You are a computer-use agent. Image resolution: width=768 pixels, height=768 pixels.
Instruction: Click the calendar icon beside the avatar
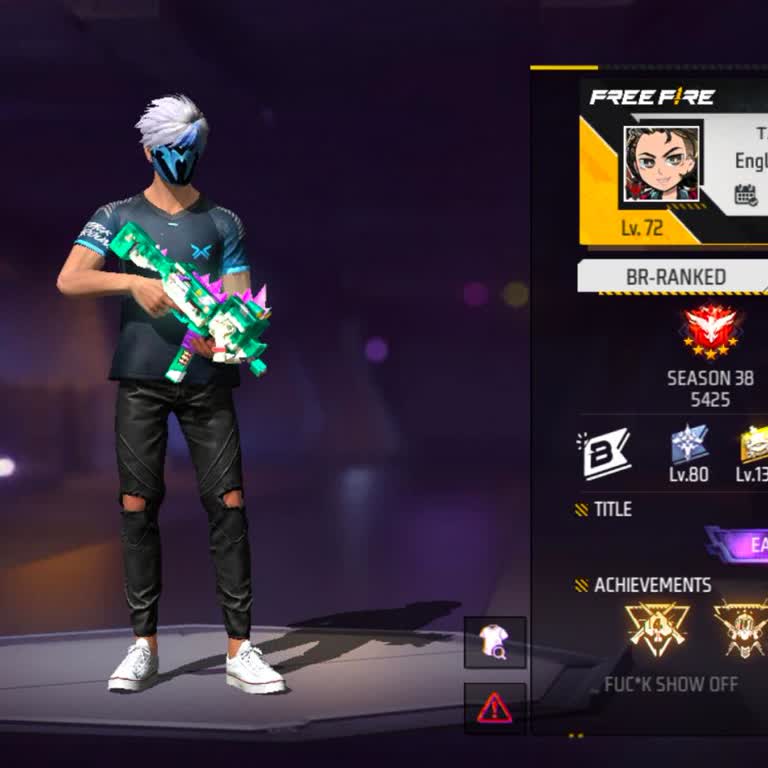746,195
